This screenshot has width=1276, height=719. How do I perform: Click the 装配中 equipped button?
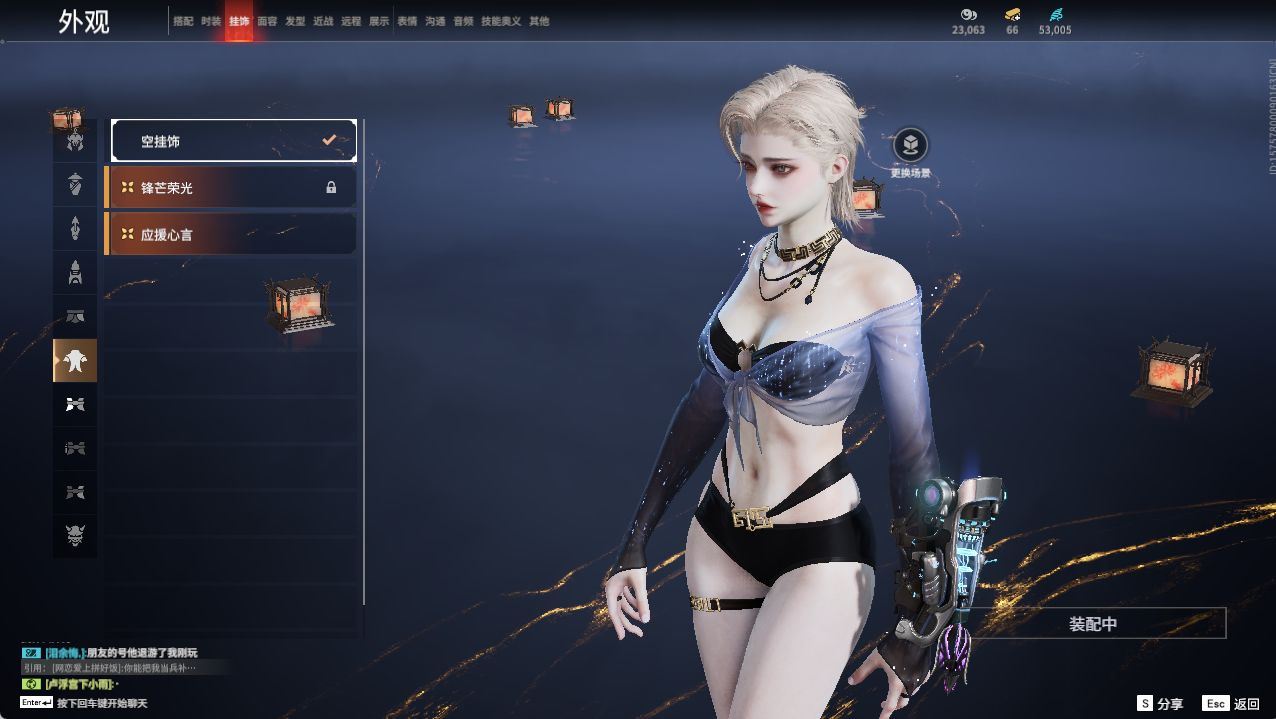click(1093, 624)
